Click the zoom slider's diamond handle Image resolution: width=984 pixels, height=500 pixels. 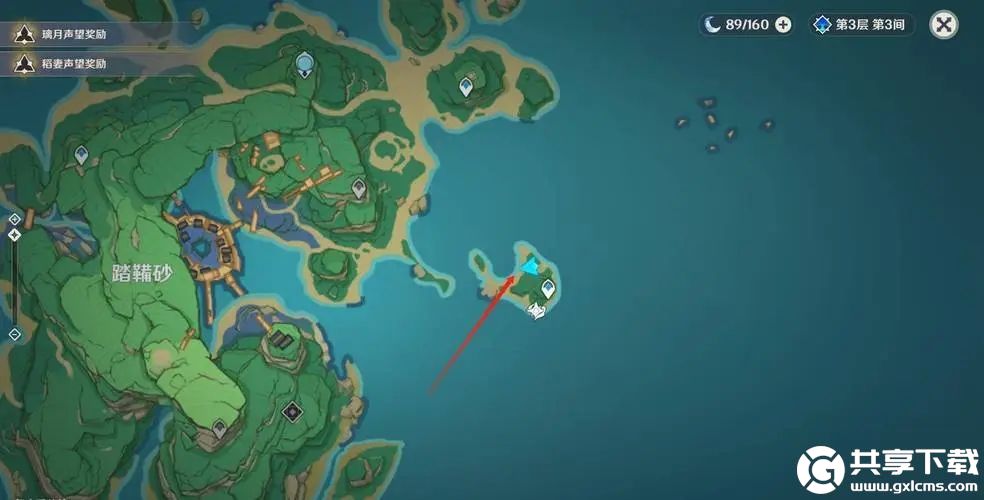(14, 235)
